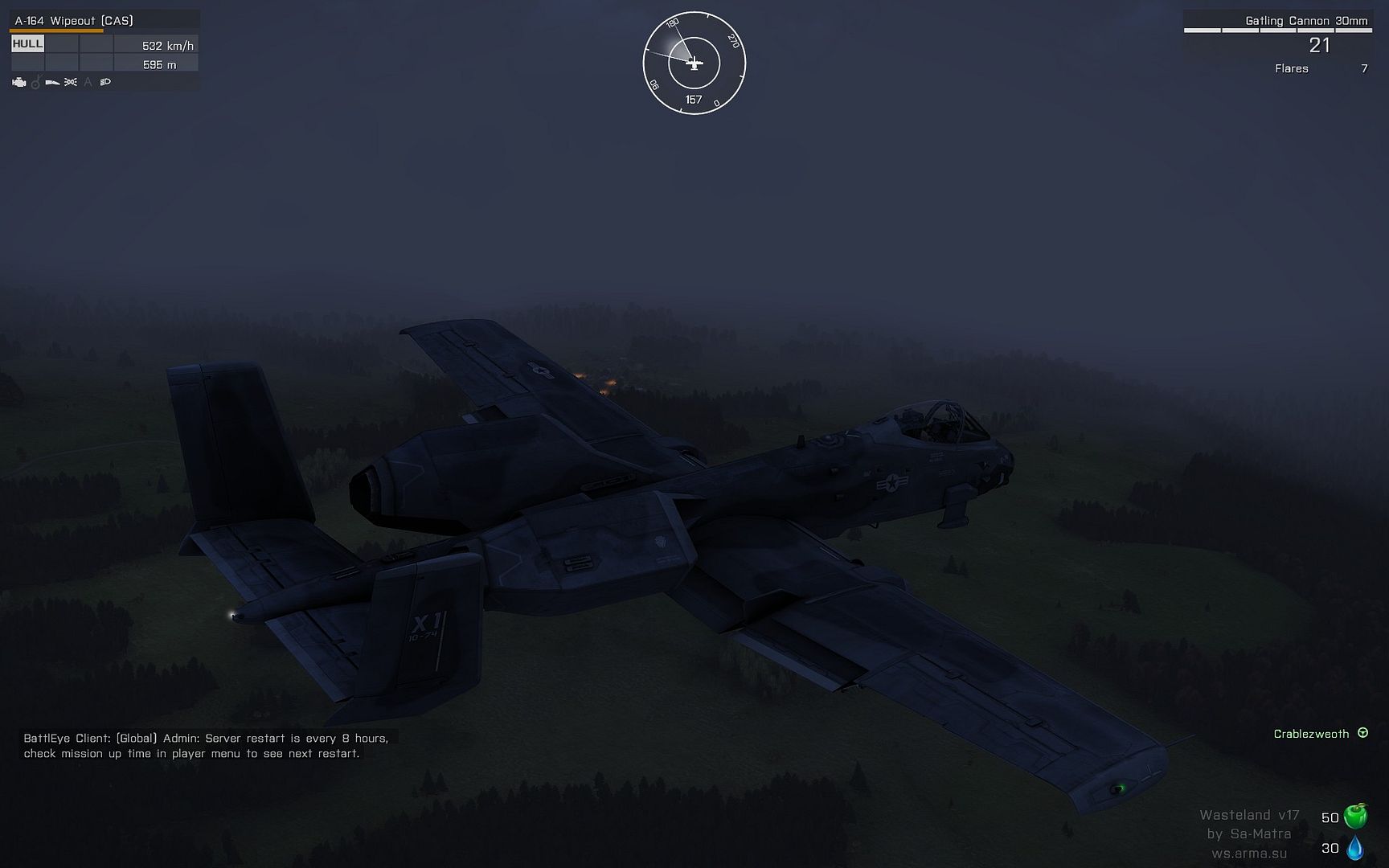The width and height of the screenshot is (1389, 868).
Task: Click the circular compass radar
Action: (694, 63)
